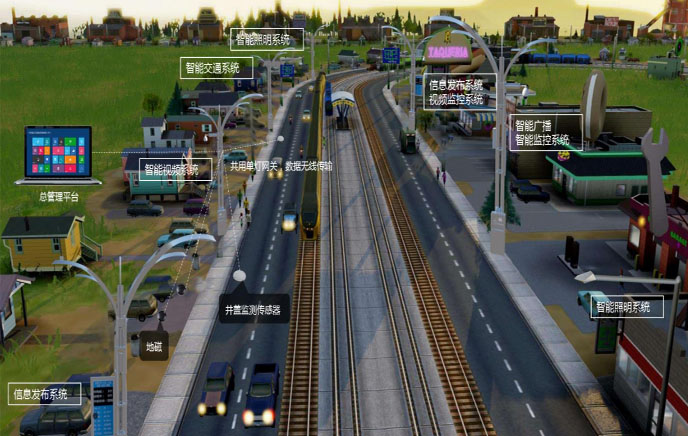The height and width of the screenshot is (436, 688).
Task: Choose the 智能广播 智能监控系统 label box
Action: (x=545, y=133)
